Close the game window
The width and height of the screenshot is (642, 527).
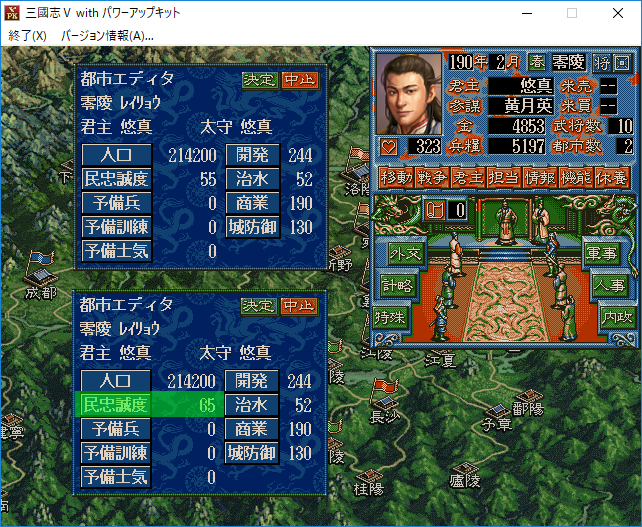pyautogui.click(x=618, y=14)
